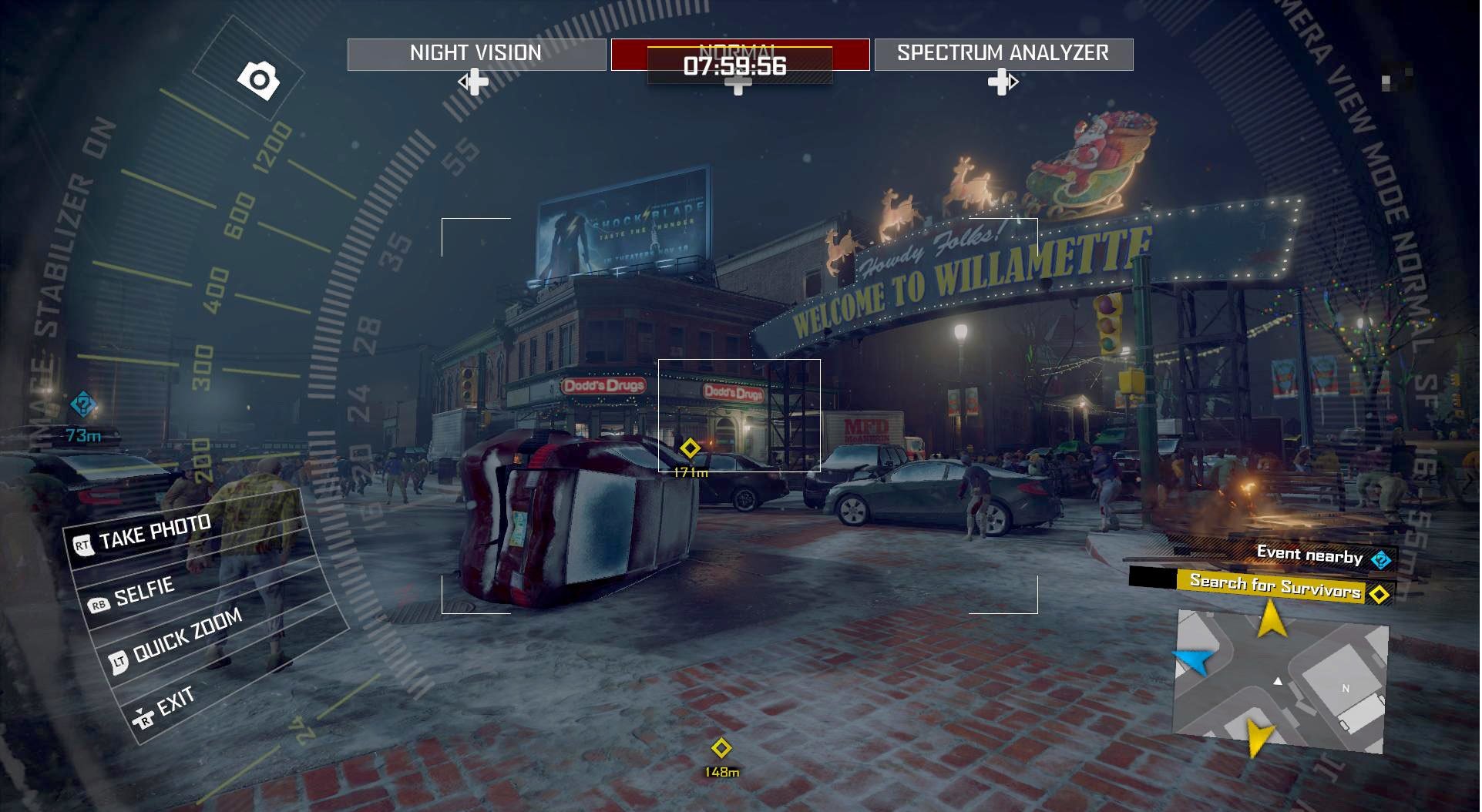
Task: Select the 171m objective waypoint marker
Action: 690,448
